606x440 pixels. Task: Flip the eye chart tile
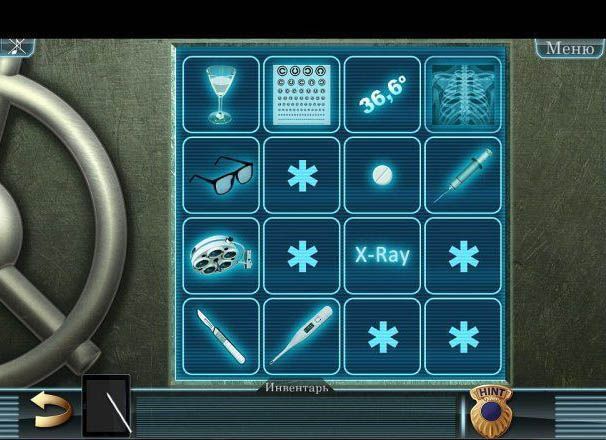click(x=301, y=93)
